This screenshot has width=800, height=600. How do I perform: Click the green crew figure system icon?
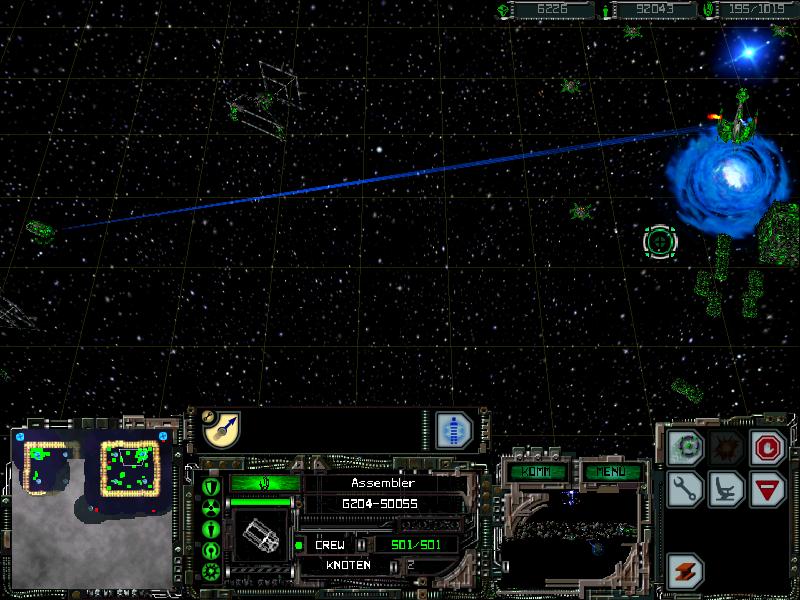point(211,528)
